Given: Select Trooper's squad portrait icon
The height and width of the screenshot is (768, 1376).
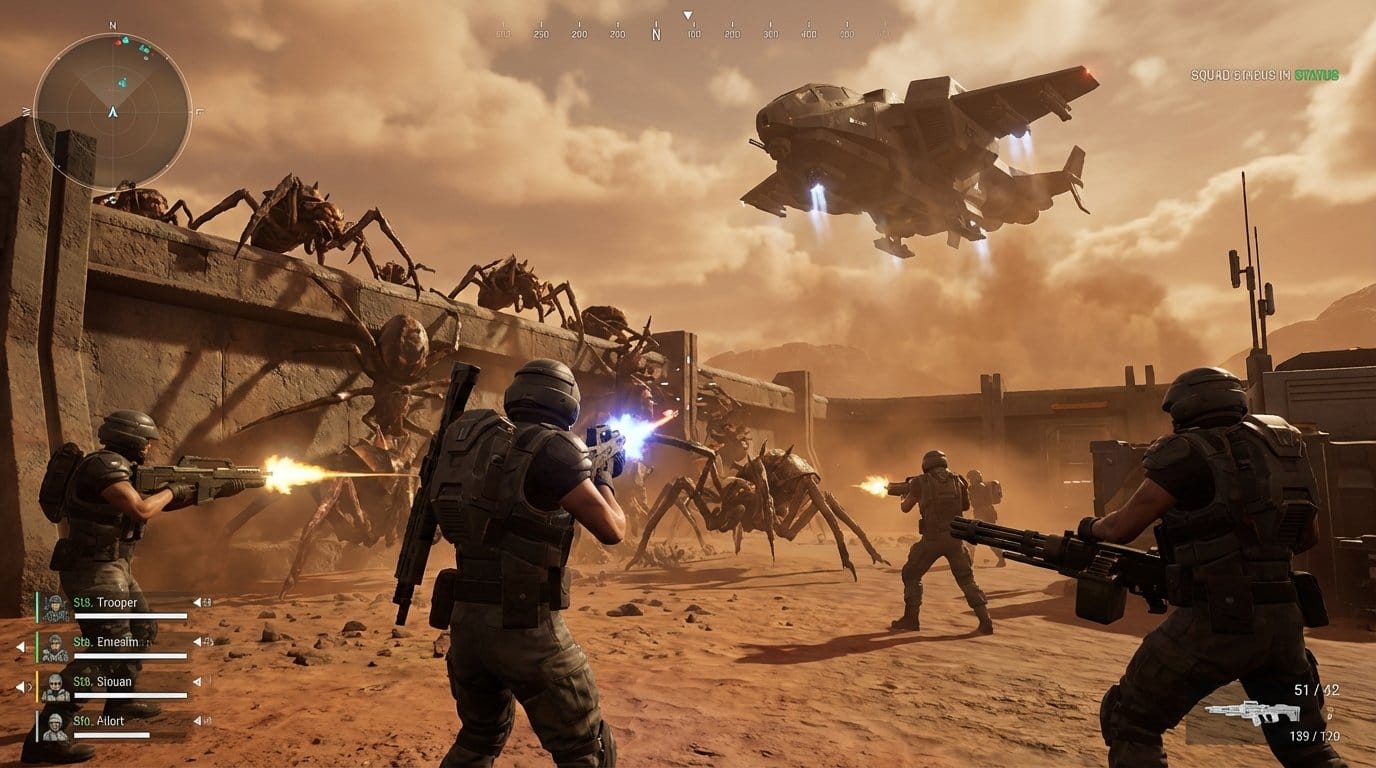Looking at the screenshot, I should point(56,607).
